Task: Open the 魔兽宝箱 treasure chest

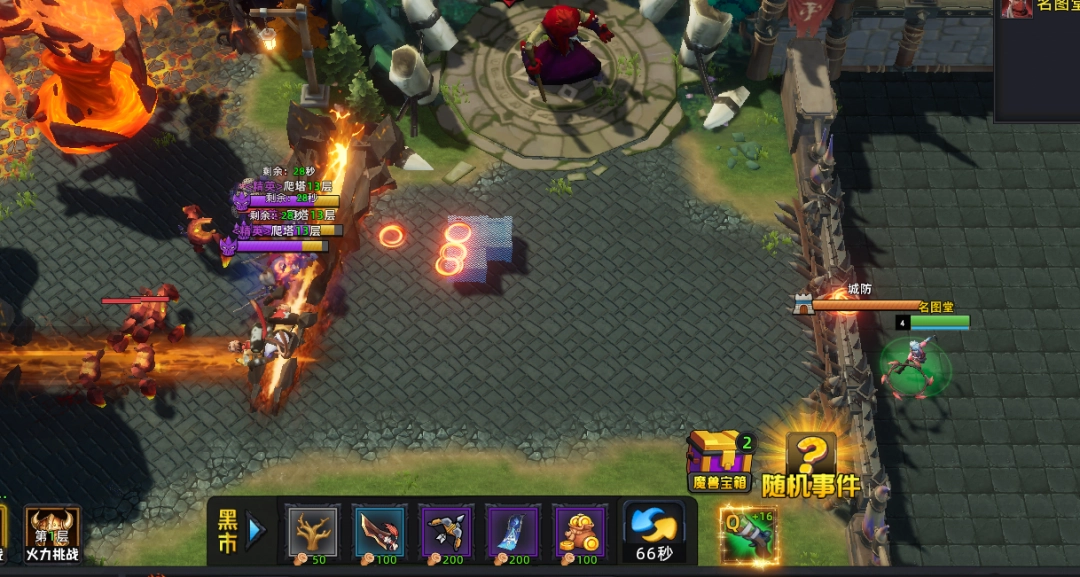Action: point(720,460)
